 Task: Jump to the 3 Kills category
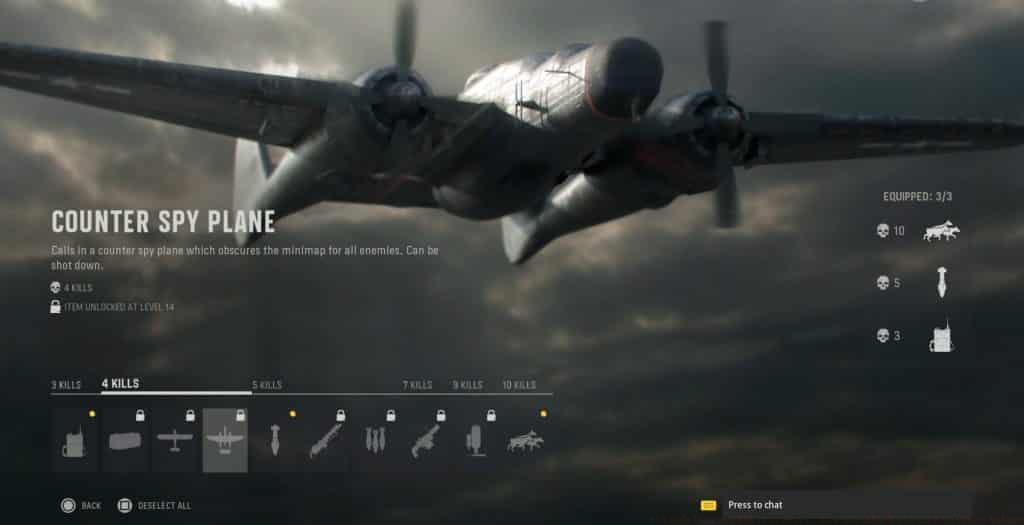(x=66, y=385)
